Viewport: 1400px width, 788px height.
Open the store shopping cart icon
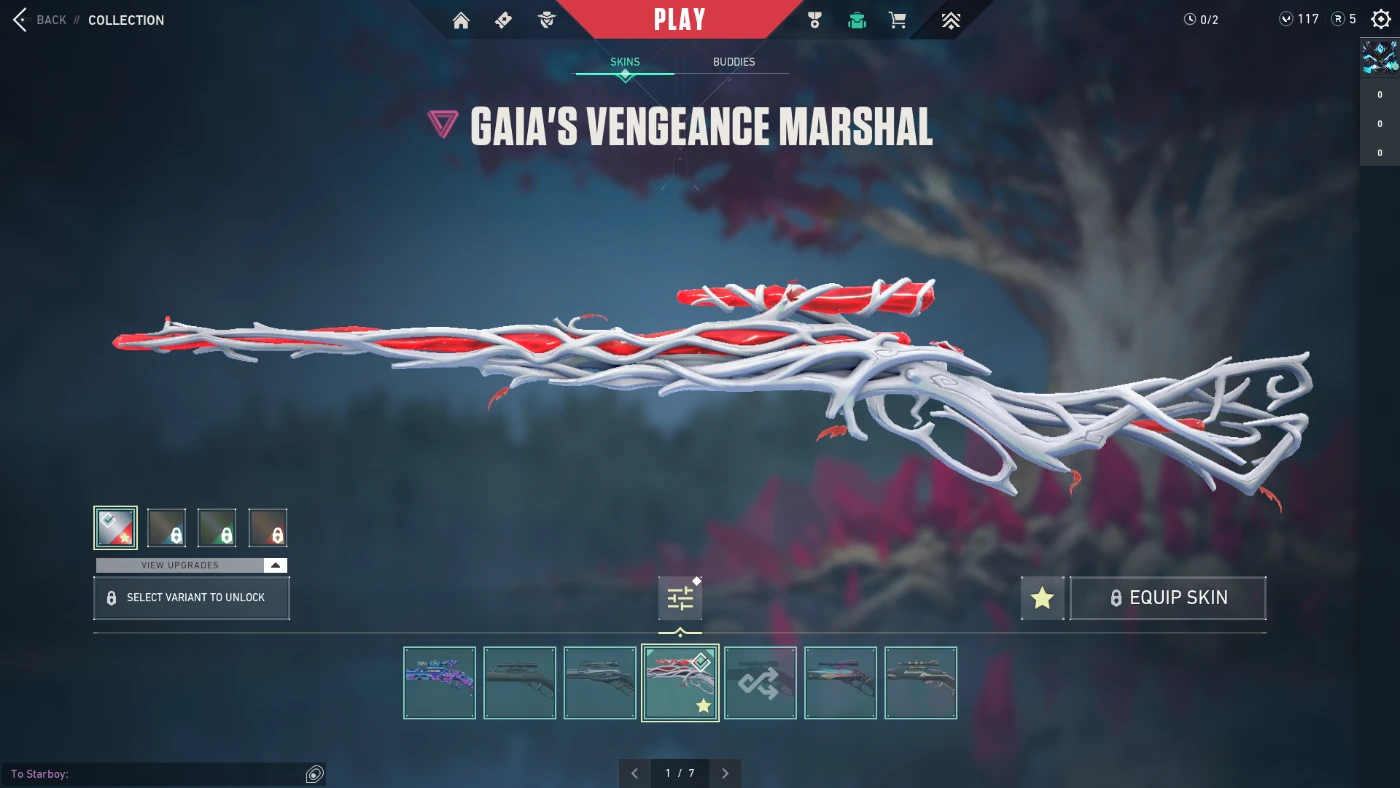pyautogui.click(x=898, y=20)
